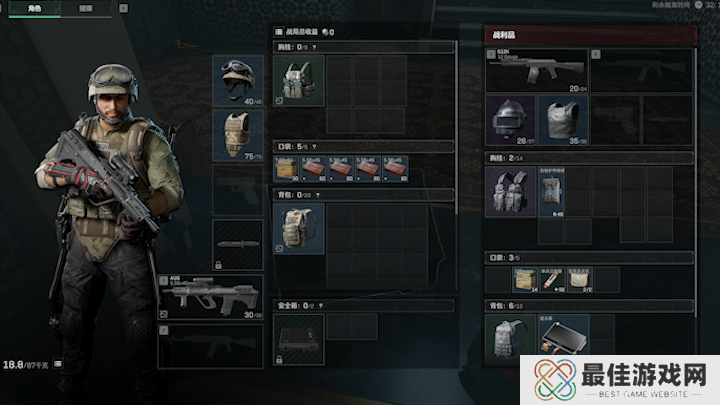
Task: Select the equipped helmet with goggles slot
Action: (x=238, y=81)
